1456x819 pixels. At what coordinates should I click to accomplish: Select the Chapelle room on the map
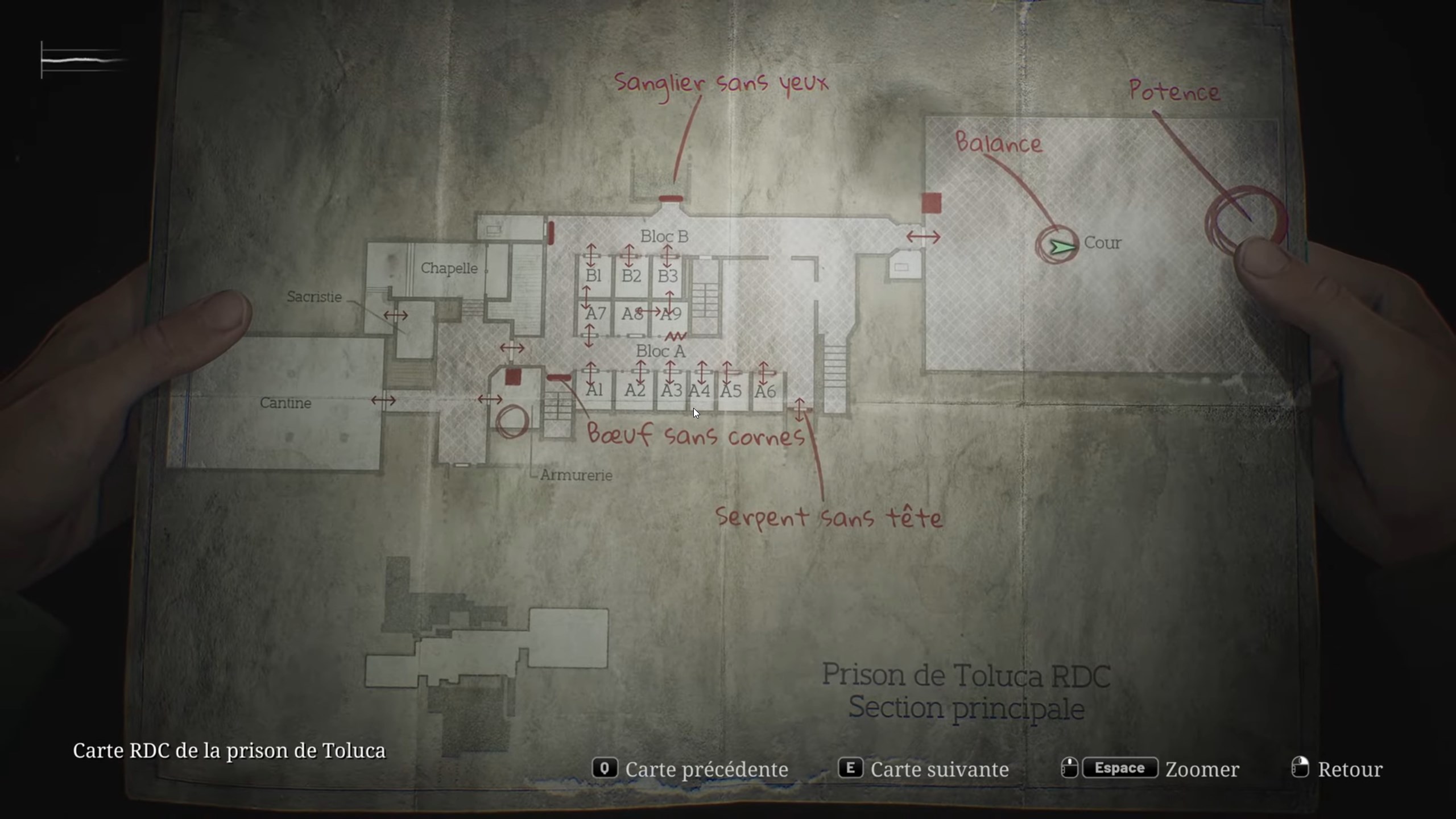pyautogui.click(x=449, y=268)
